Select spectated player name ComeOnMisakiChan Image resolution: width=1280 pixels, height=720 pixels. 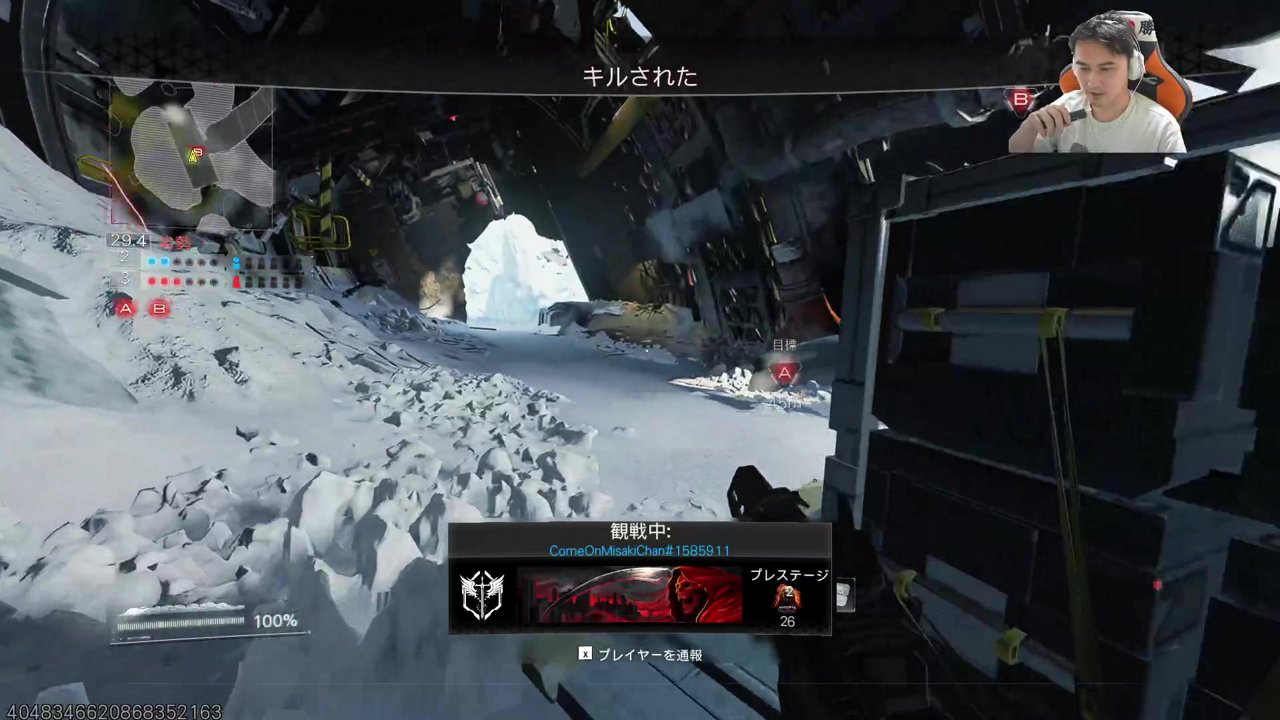tap(639, 551)
